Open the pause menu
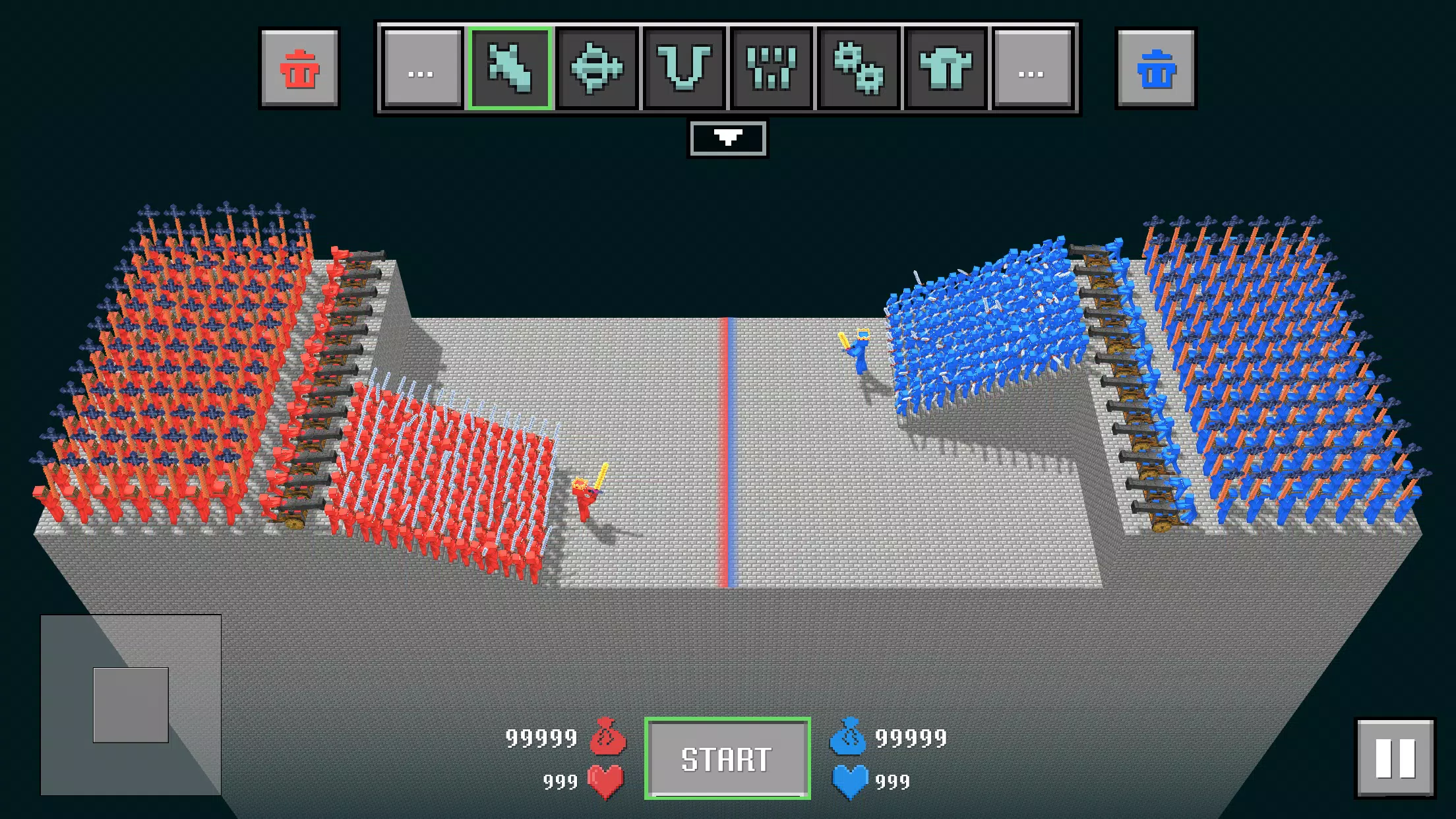1456x819 pixels. [x=1394, y=756]
